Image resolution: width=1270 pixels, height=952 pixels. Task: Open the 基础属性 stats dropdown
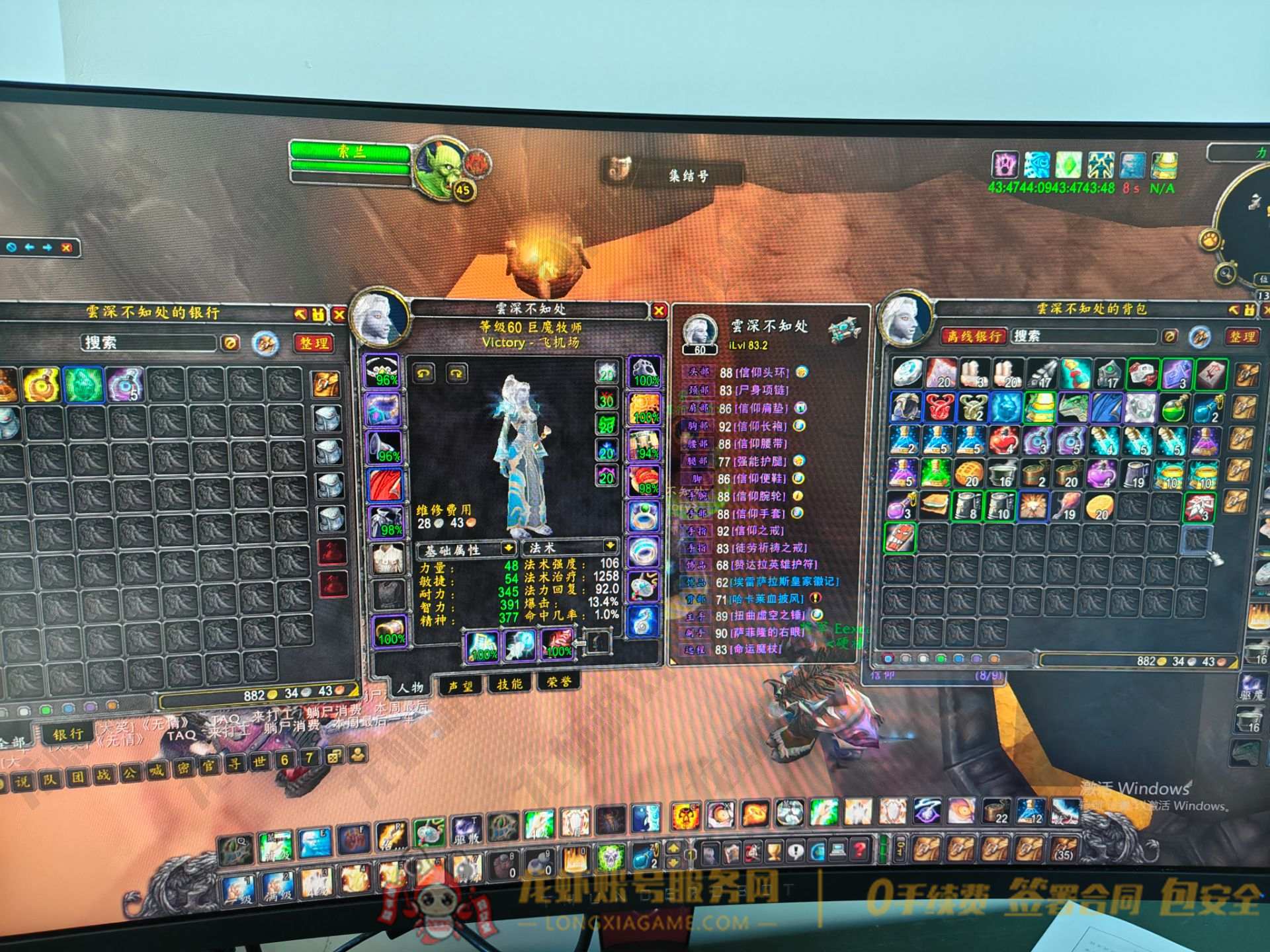point(507,548)
